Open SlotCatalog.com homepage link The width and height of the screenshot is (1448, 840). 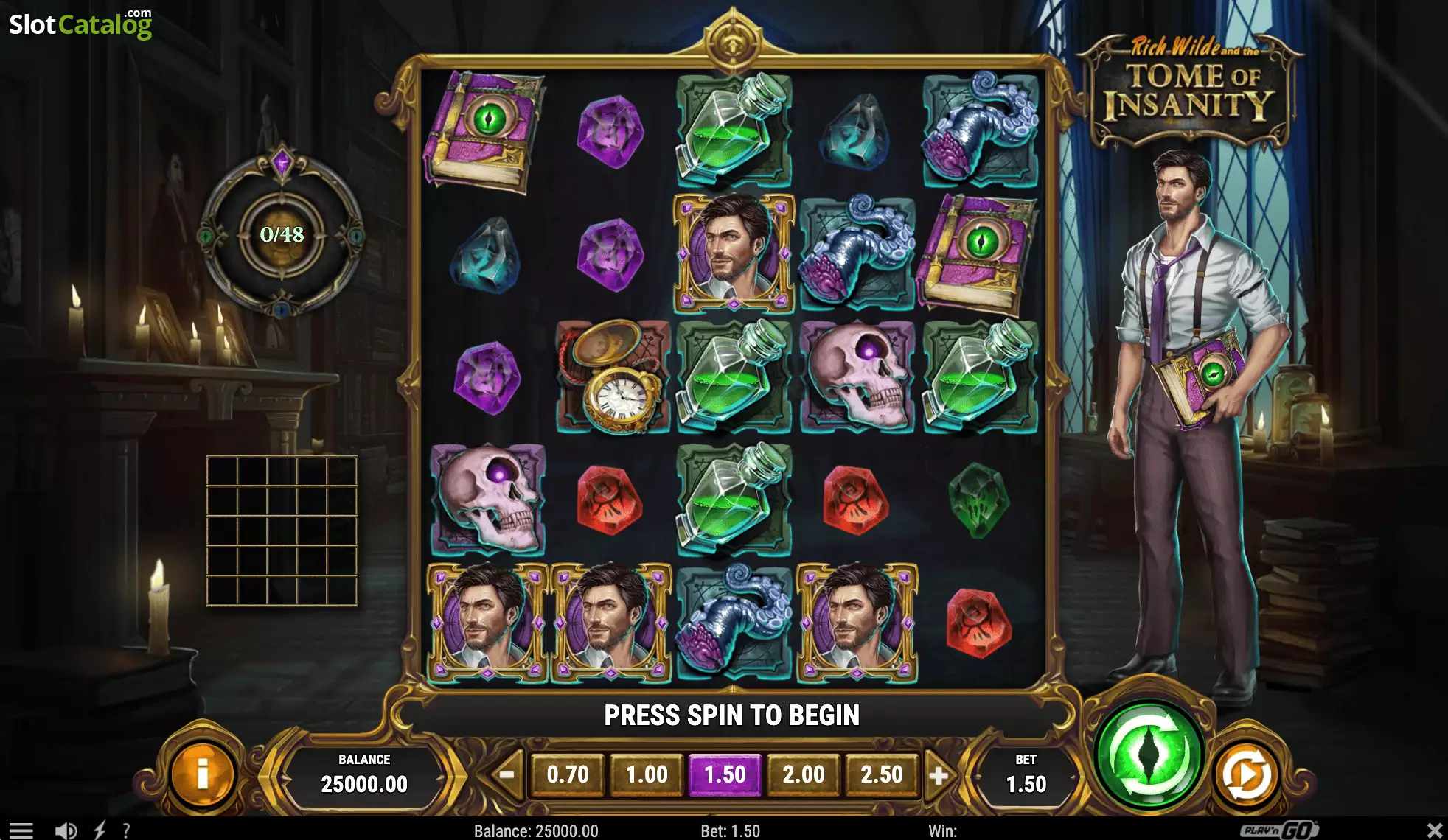81,22
